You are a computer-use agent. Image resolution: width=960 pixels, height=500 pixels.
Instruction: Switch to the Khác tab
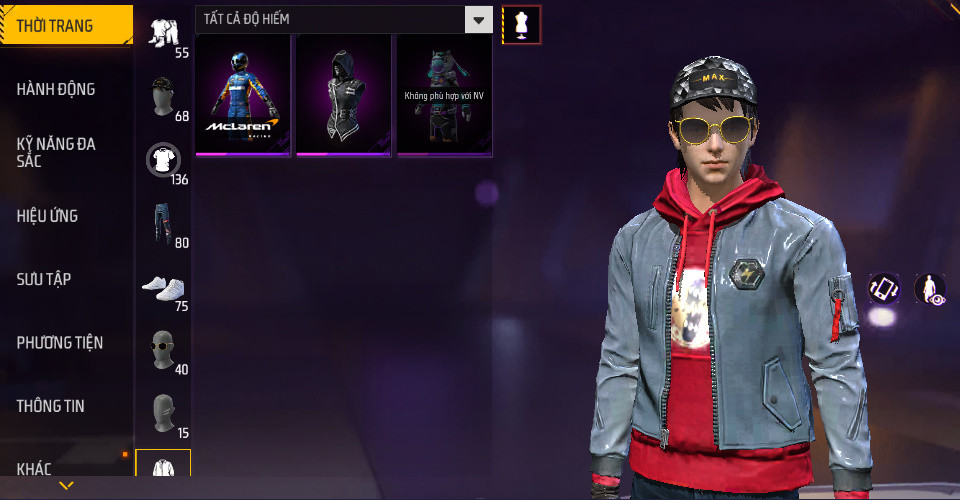(34, 468)
